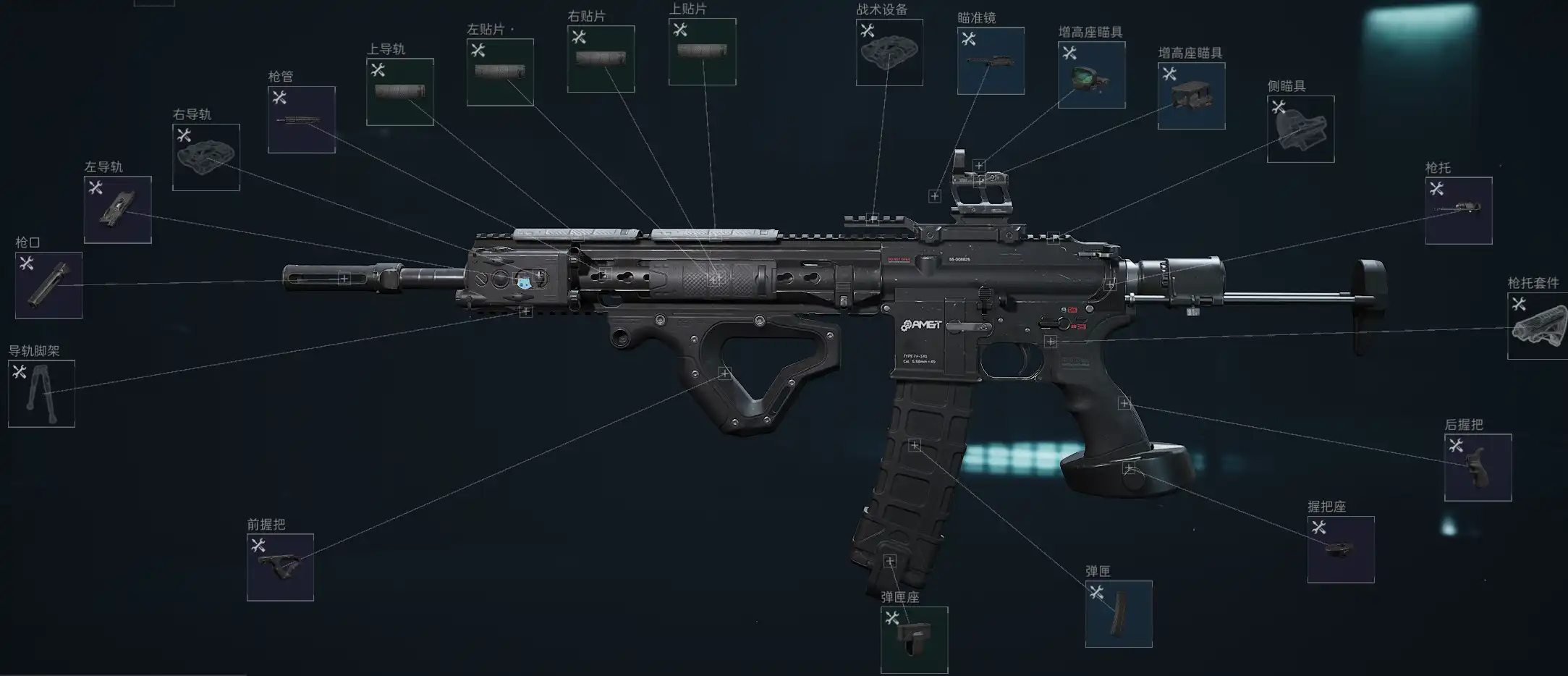Select the 握把座 grip base slot

click(1341, 549)
